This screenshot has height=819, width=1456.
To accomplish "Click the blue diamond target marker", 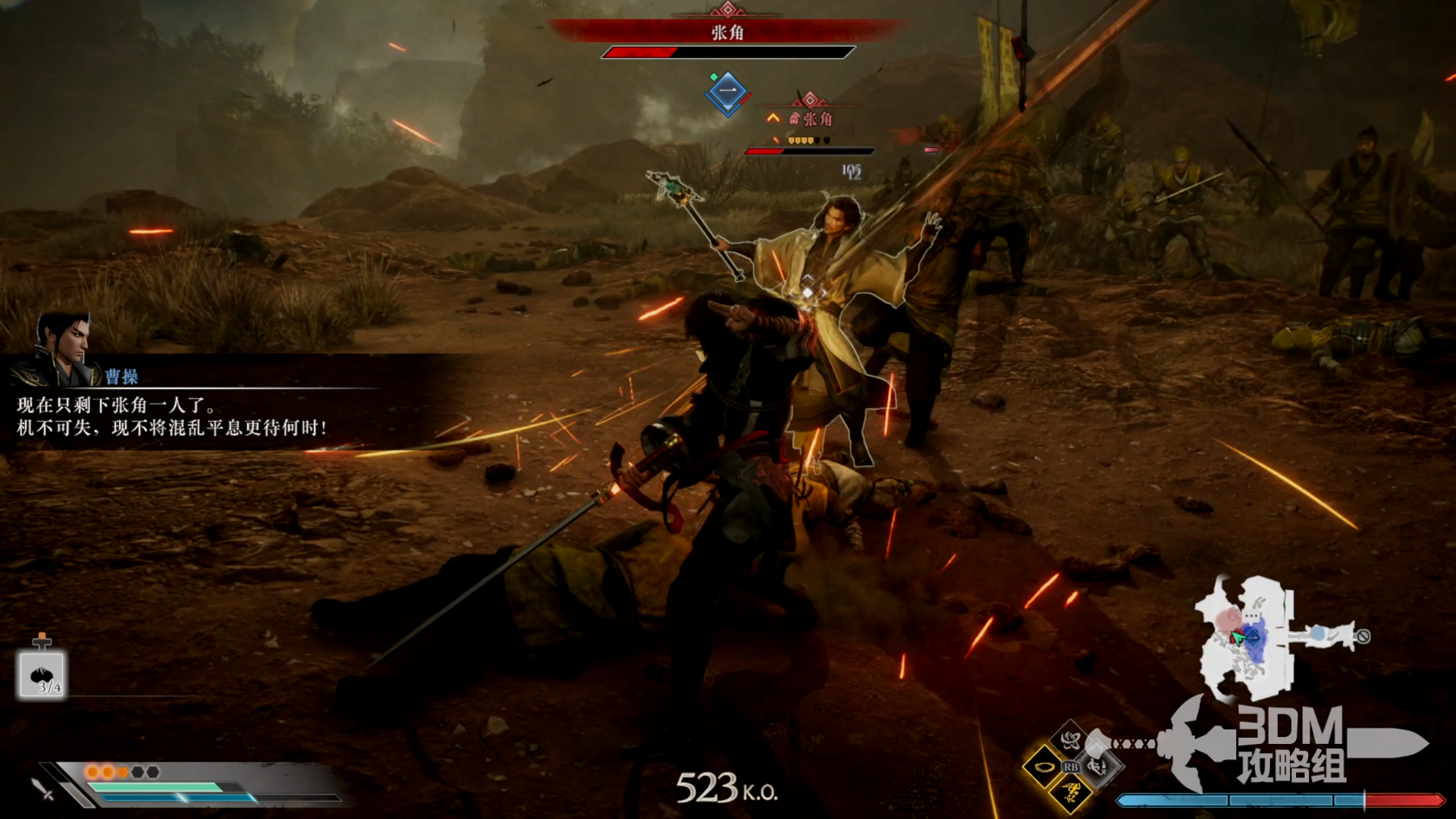I will [728, 93].
